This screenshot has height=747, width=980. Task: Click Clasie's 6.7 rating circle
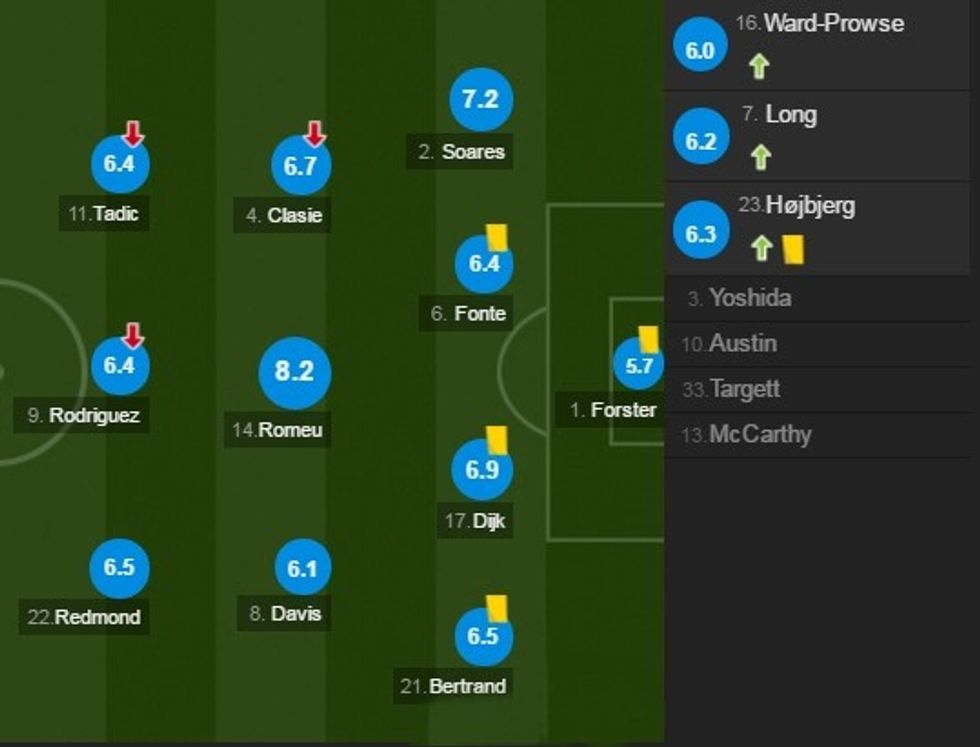[300, 166]
